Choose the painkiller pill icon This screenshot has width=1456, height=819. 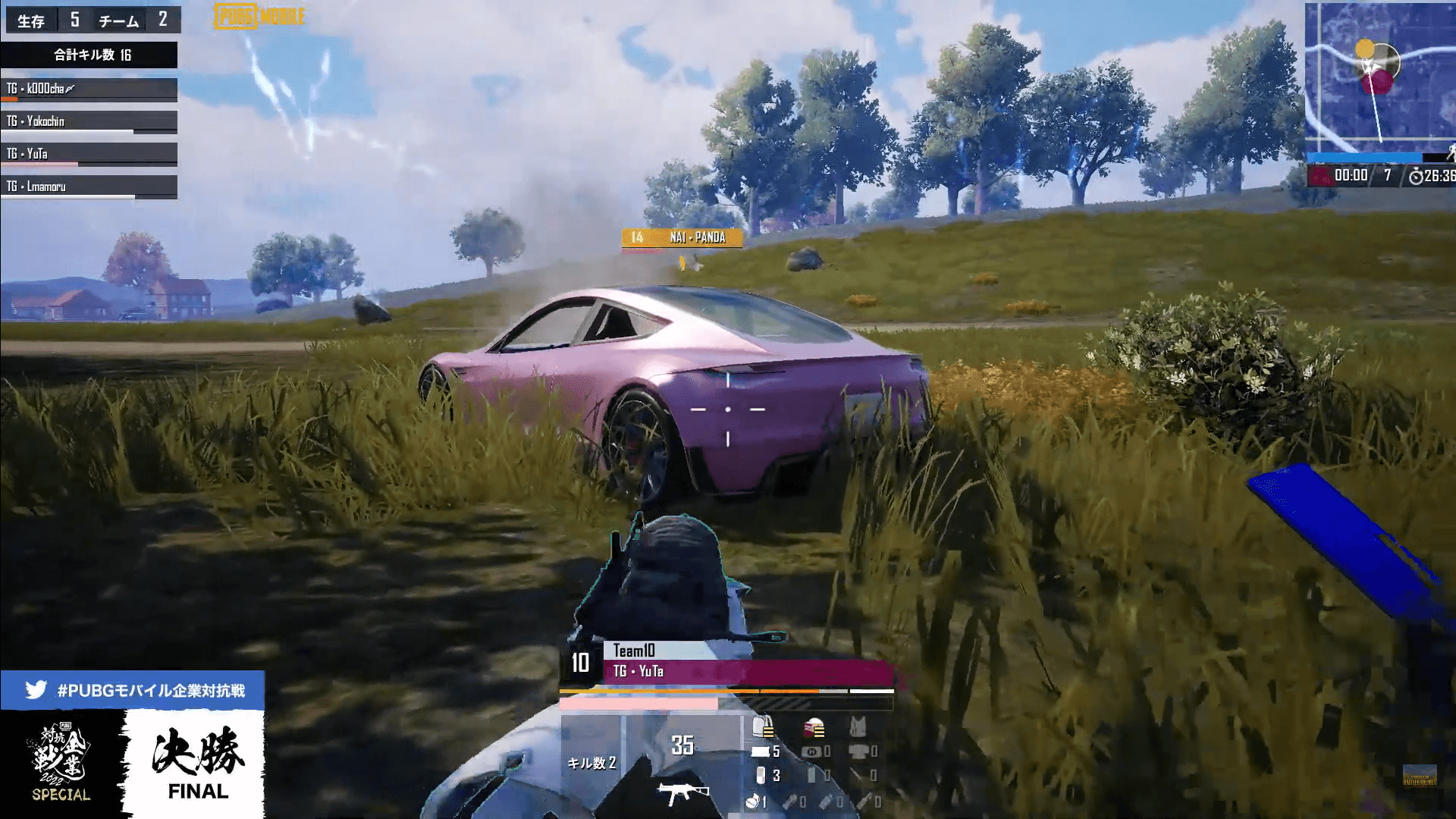(761, 776)
